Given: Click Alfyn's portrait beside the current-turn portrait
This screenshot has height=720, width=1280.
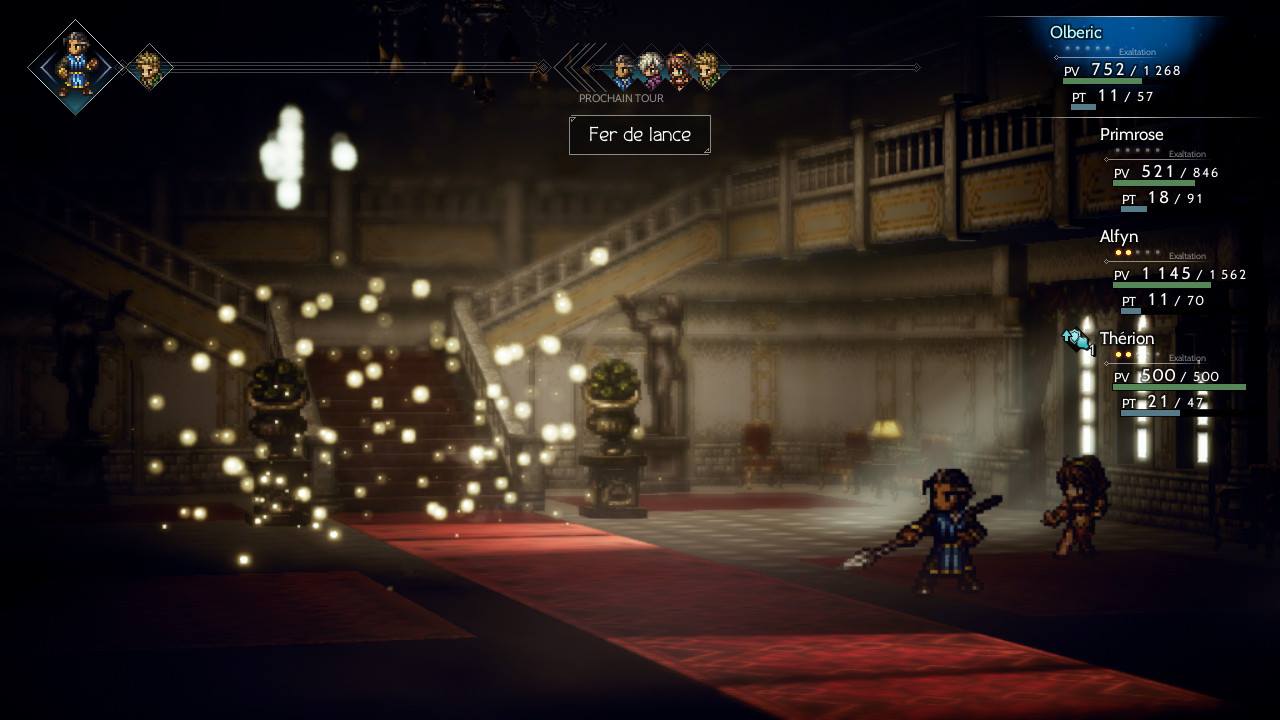Looking at the screenshot, I should click(150, 68).
